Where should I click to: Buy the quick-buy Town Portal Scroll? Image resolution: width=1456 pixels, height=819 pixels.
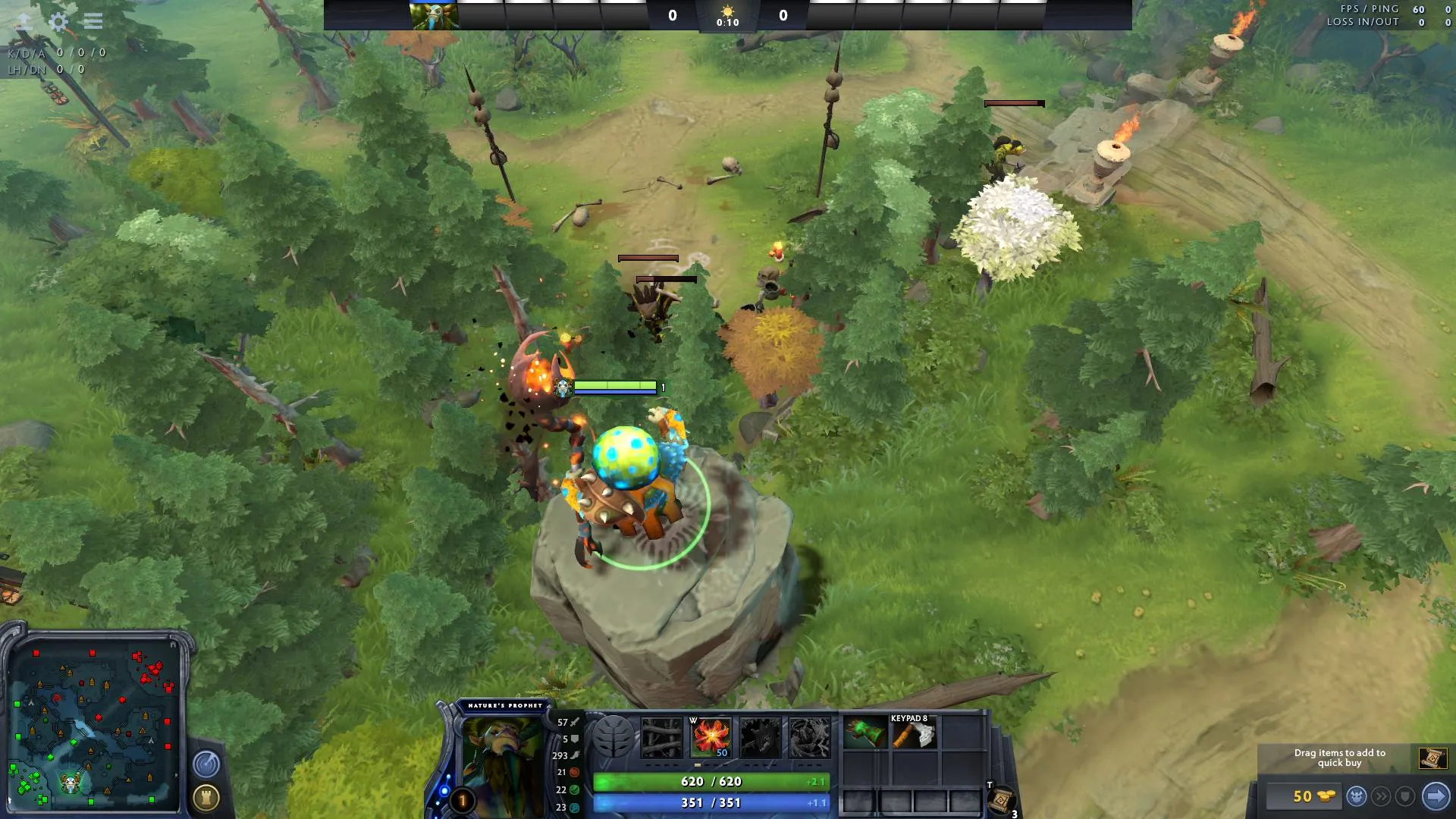[1432, 758]
